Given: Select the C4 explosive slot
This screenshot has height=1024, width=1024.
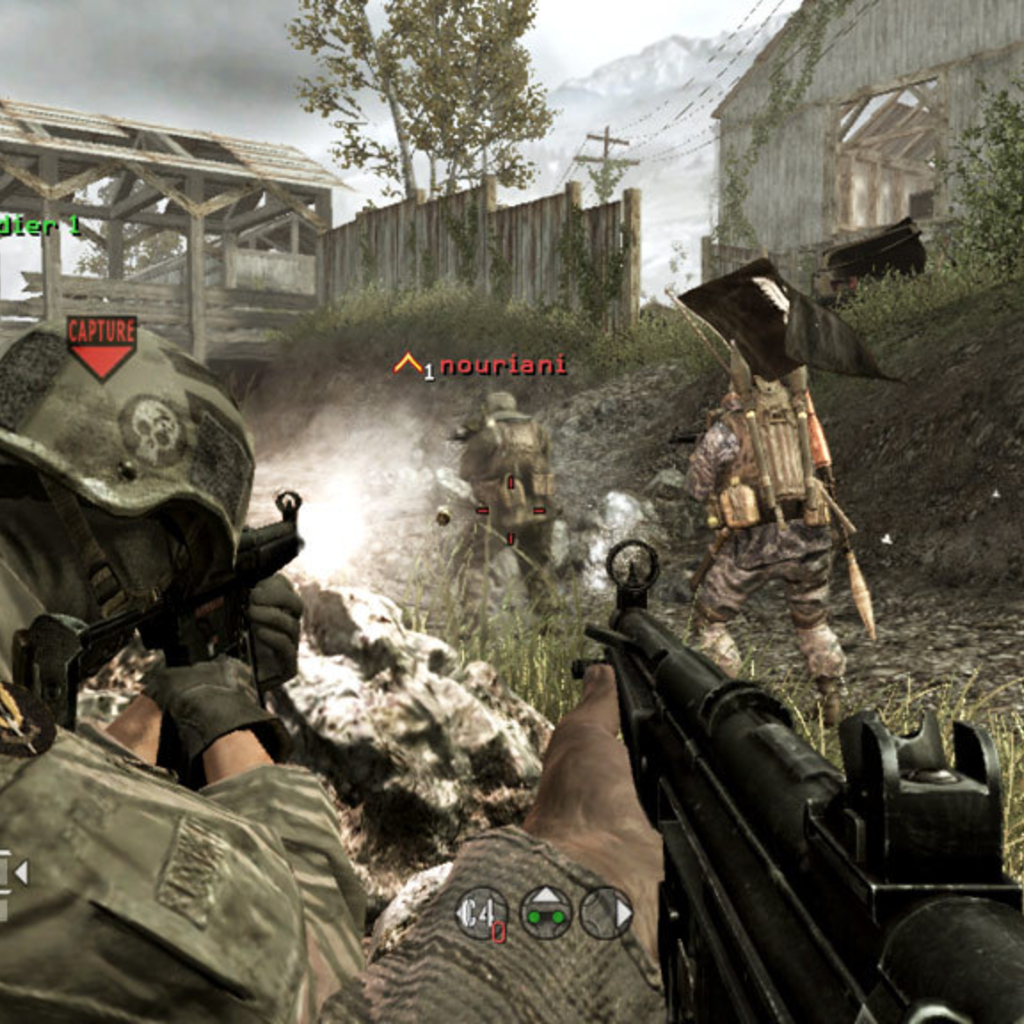Looking at the screenshot, I should [482, 913].
